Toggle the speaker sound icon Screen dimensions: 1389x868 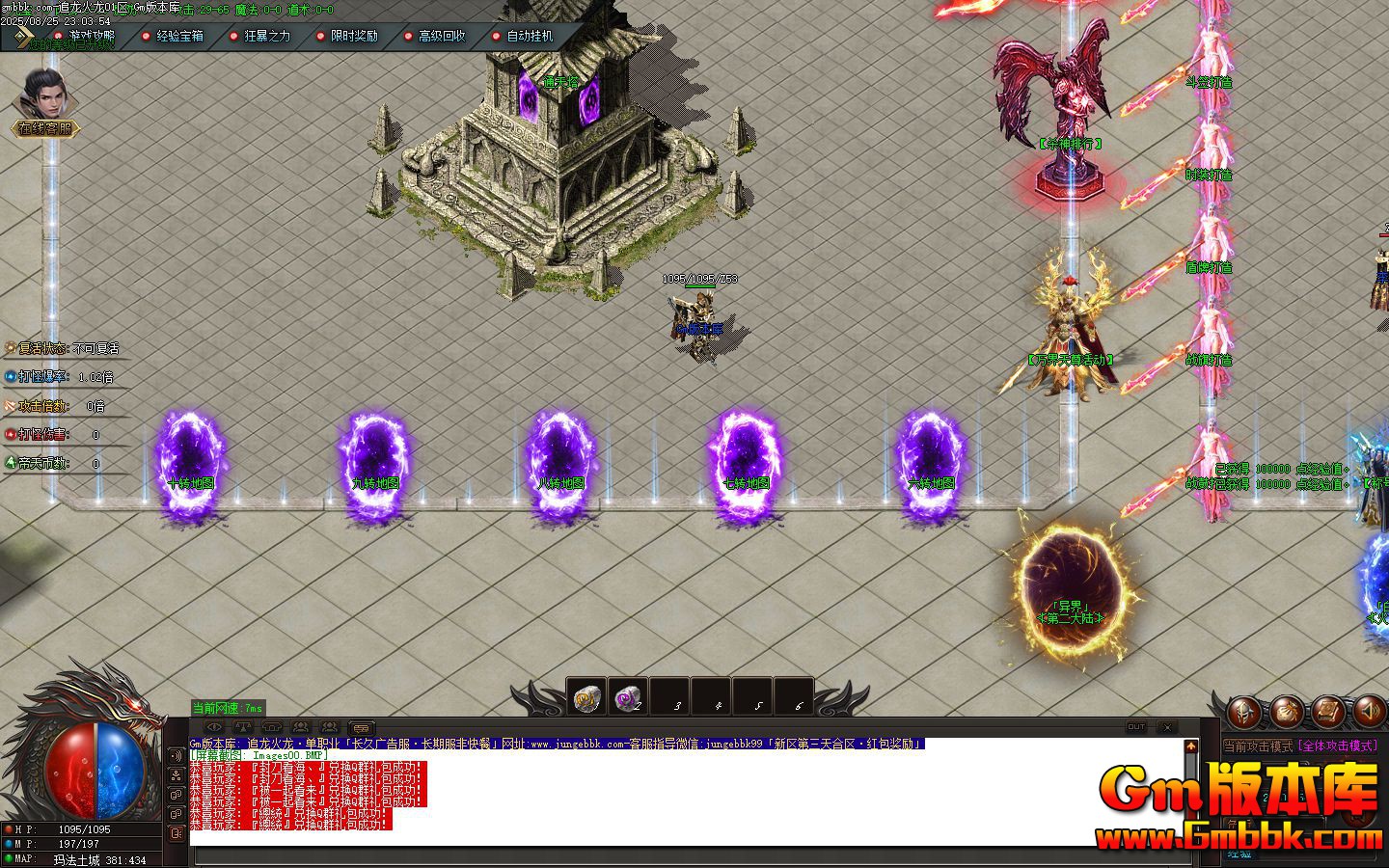pos(1369,711)
